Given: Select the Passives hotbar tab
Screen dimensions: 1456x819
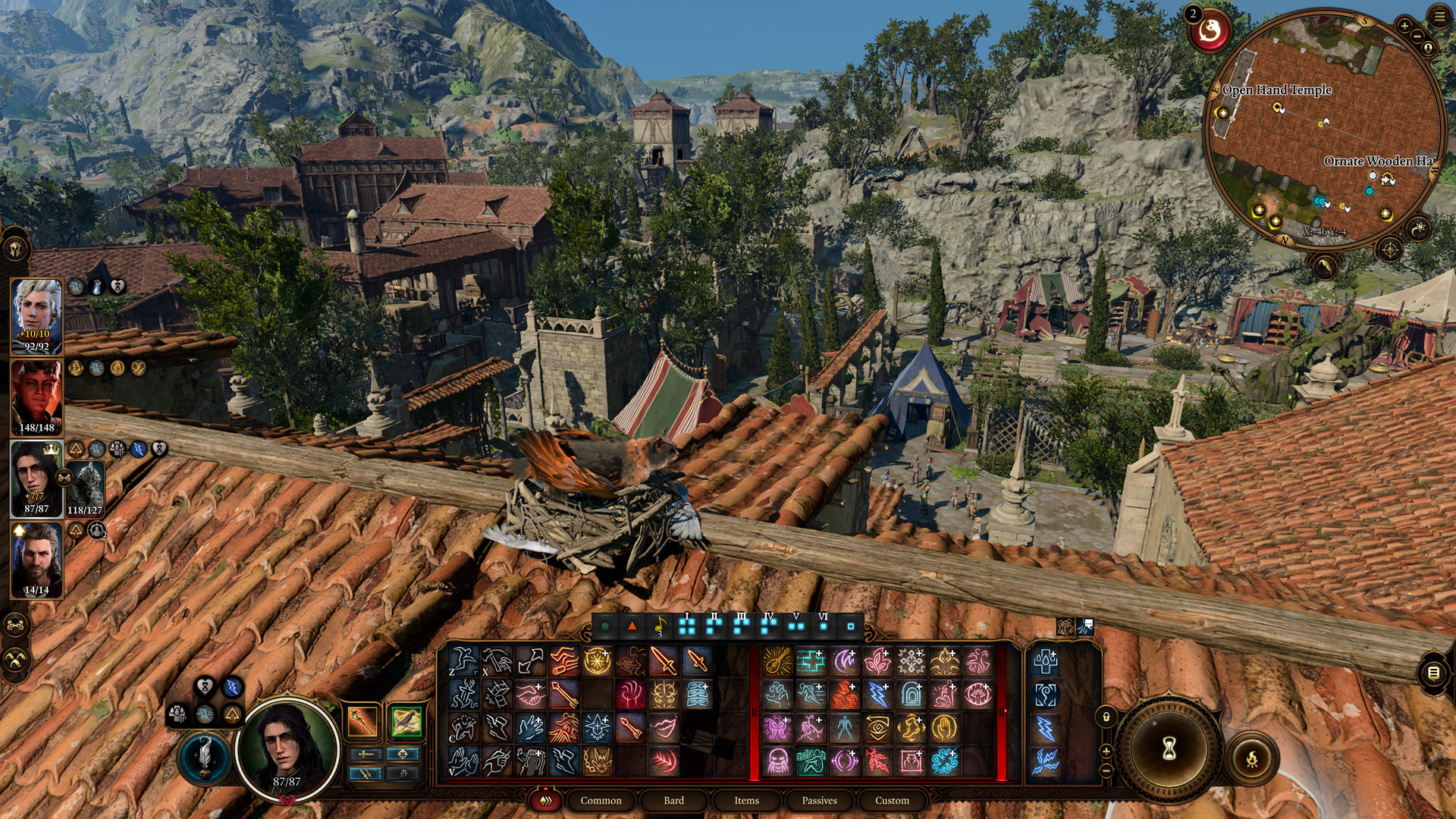Looking at the screenshot, I should coord(819,800).
